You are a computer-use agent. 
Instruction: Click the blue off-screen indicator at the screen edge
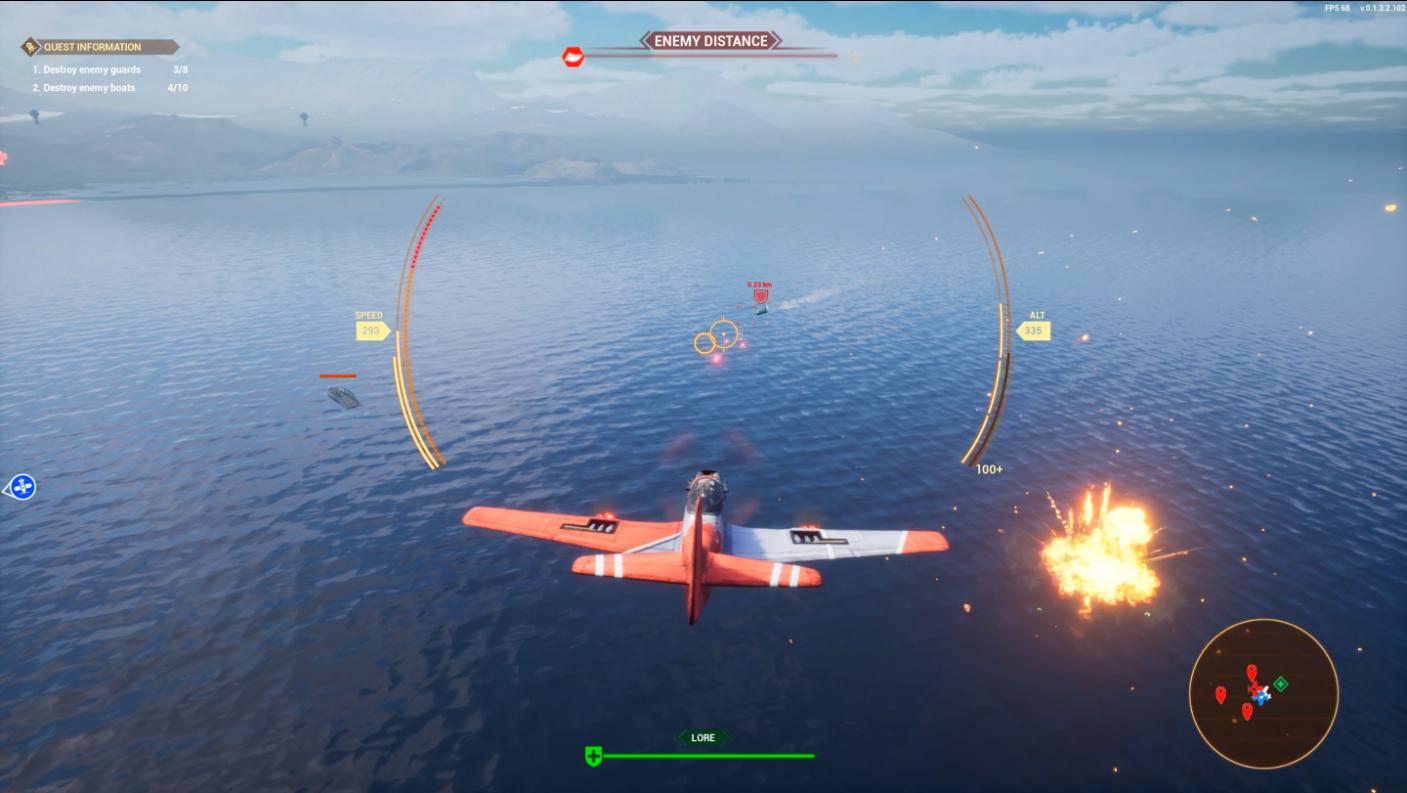[x=22, y=487]
